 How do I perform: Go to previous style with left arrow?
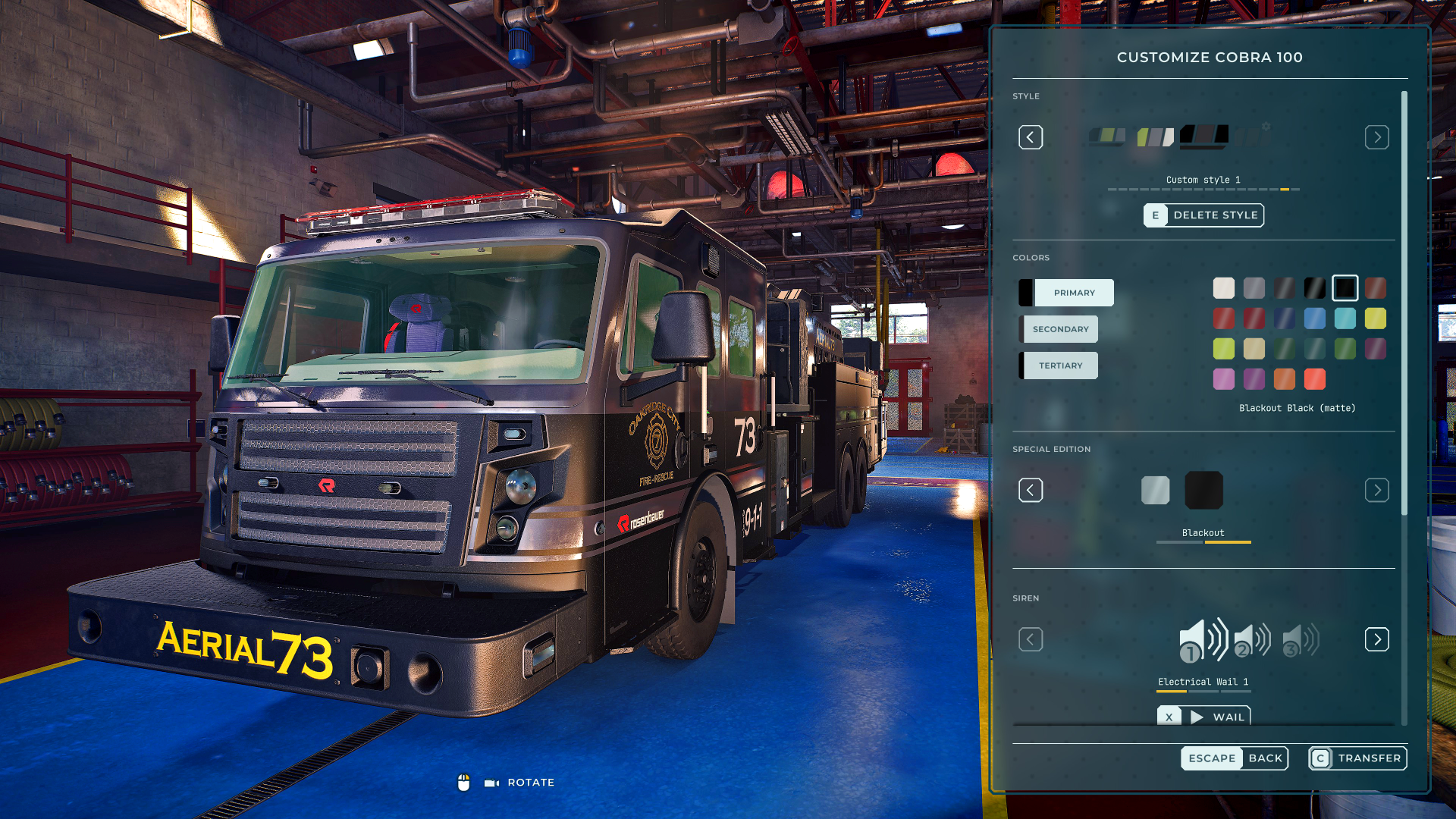click(x=1031, y=137)
